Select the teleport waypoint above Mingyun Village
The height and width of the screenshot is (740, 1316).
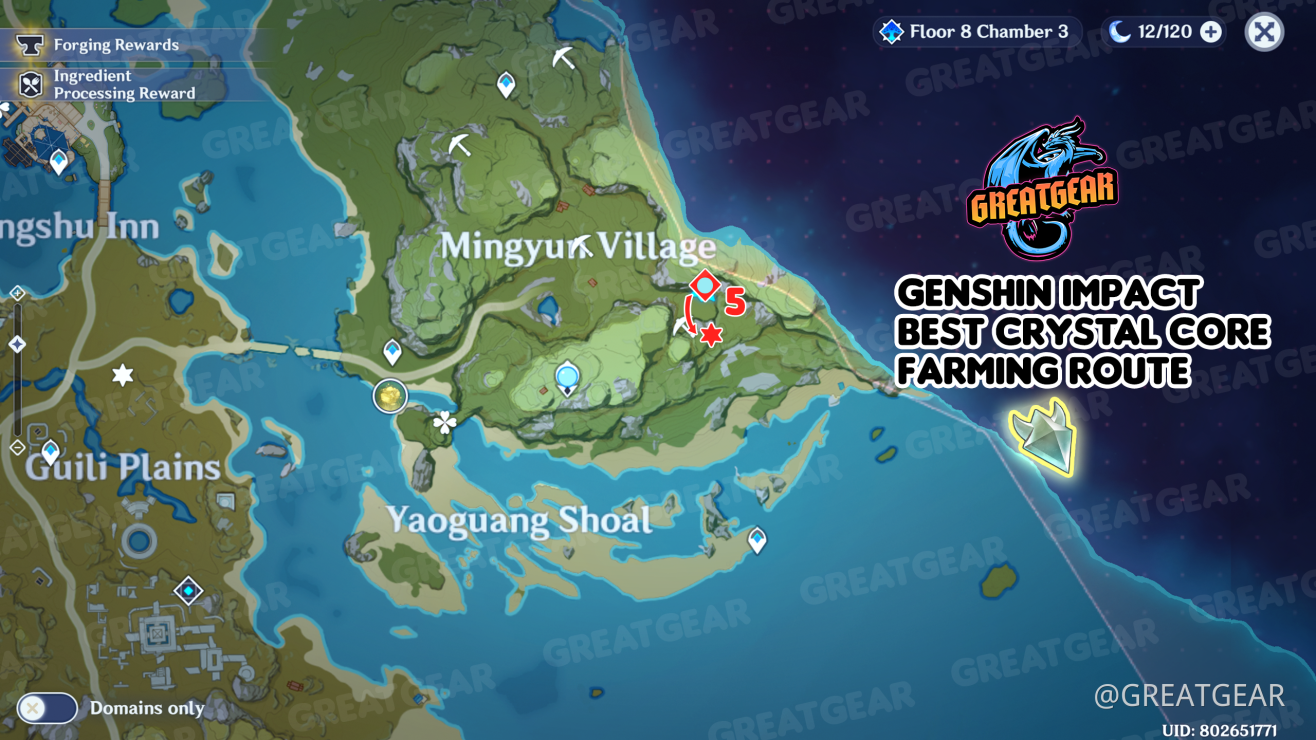point(505,84)
